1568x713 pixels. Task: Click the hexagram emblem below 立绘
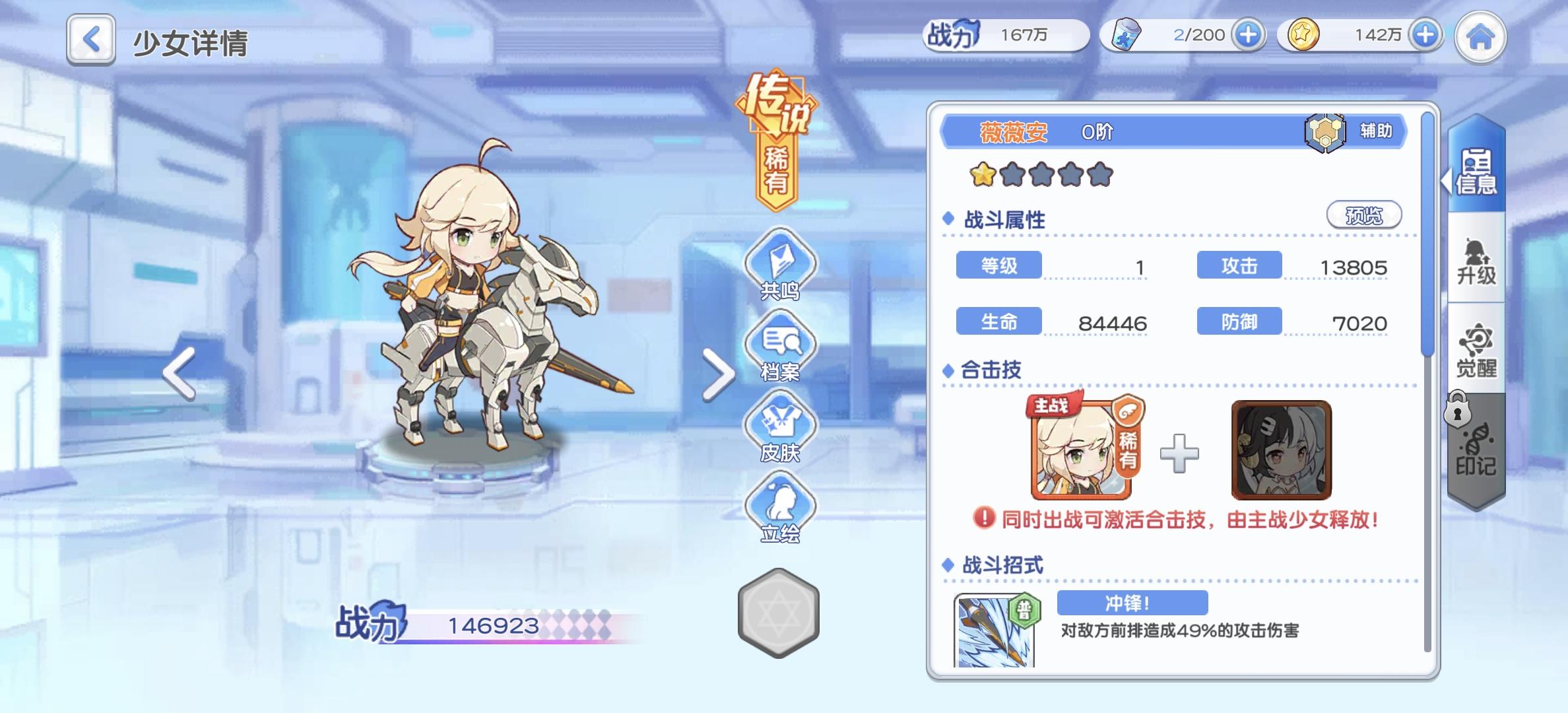(779, 616)
